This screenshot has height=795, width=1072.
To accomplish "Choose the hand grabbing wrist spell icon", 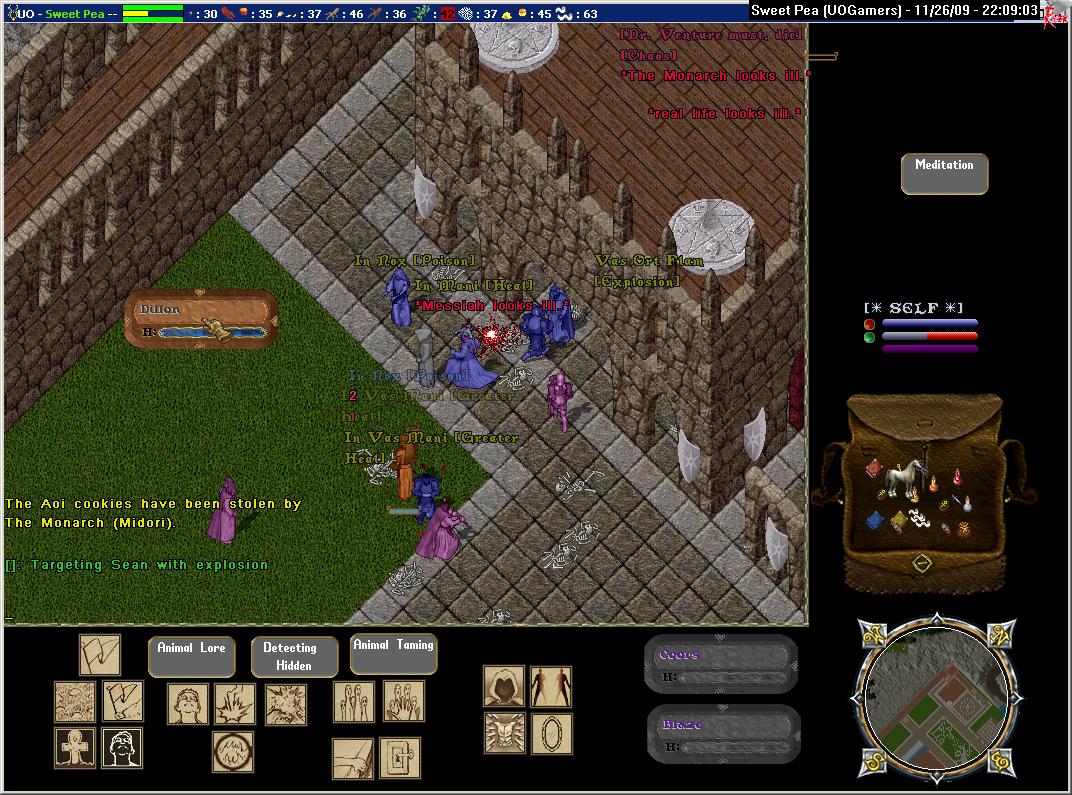I will pos(352,758).
